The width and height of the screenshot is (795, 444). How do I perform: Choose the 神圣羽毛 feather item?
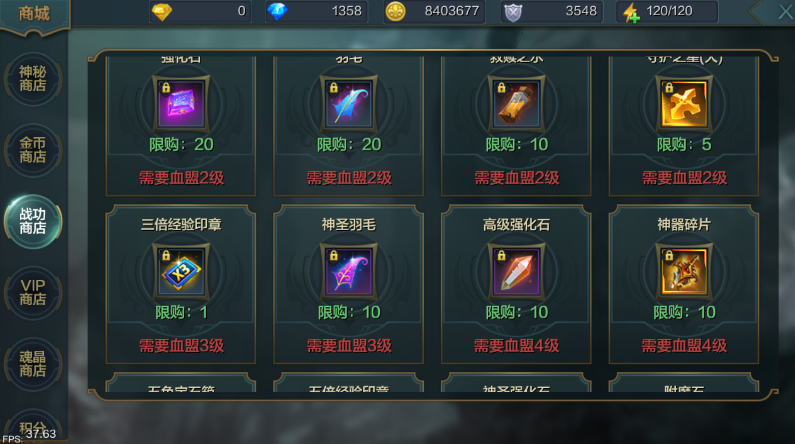click(x=349, y=270)
